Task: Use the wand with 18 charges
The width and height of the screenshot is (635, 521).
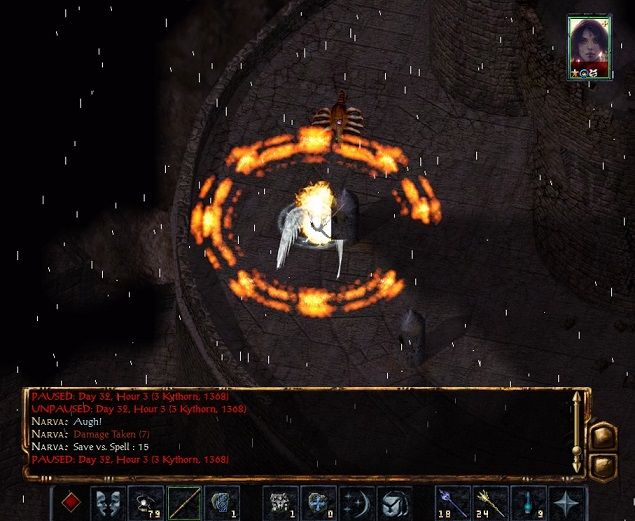Action: [451, 501]
